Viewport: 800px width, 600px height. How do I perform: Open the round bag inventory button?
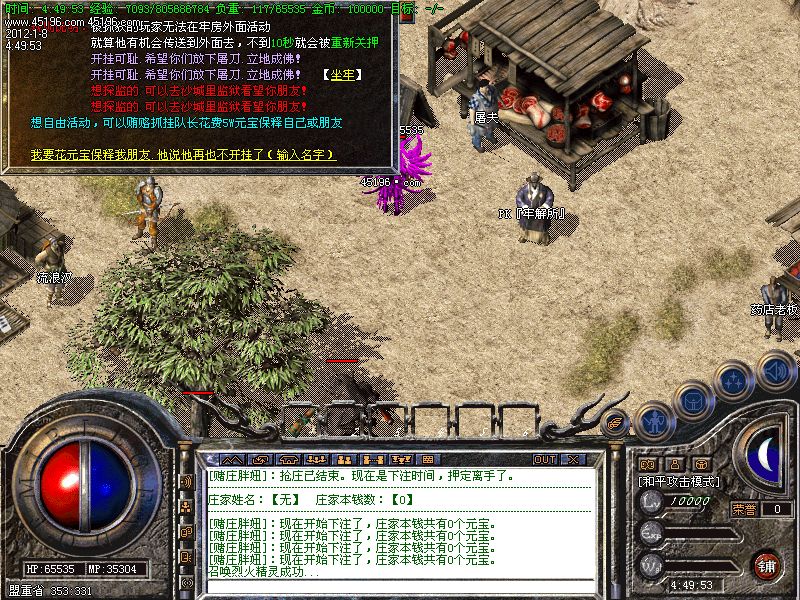pyautogui.click(x=691, y=400)
